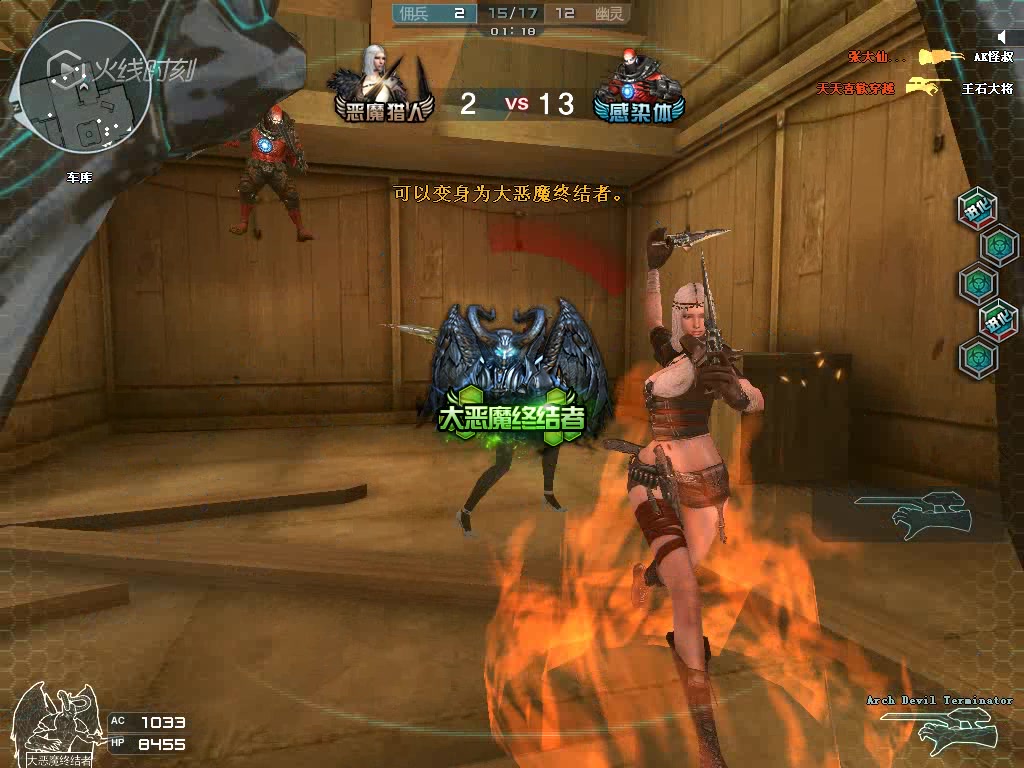Toggle the speaker sound icon
The width and height of the screenshot is (1024, 768).
pyautogui.click(x=1001, y=37)
